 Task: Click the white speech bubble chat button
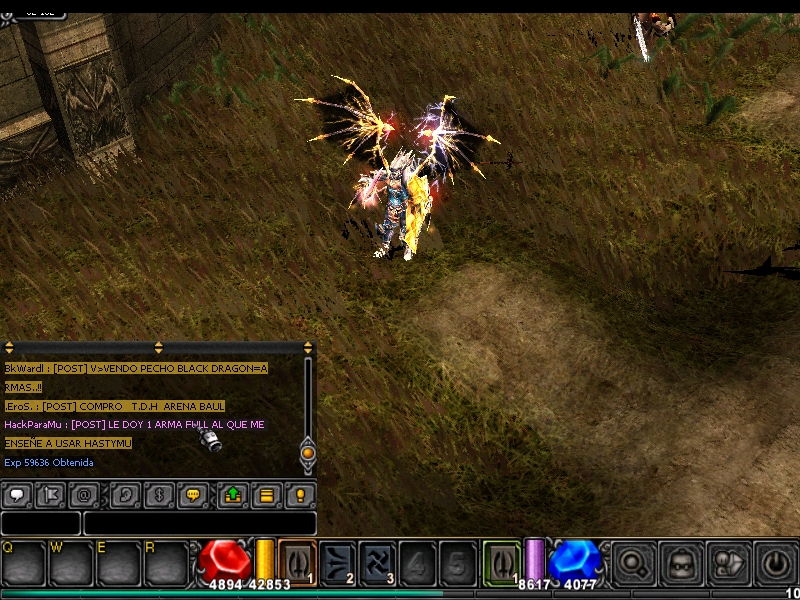(17, 495)
